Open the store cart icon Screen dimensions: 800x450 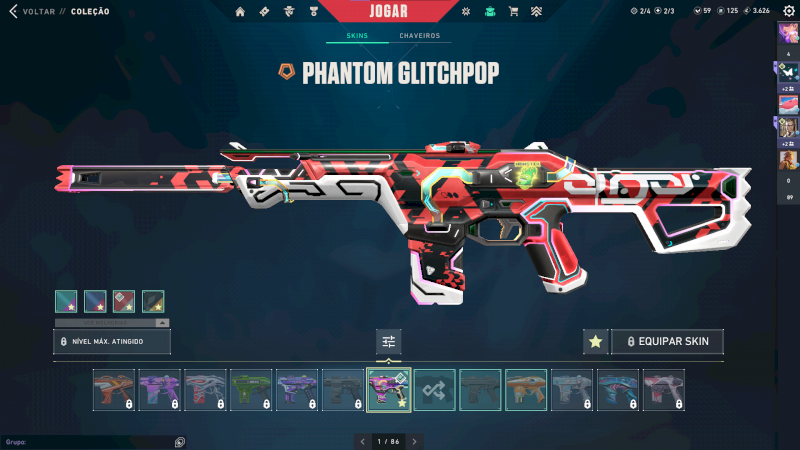(513, 12)
